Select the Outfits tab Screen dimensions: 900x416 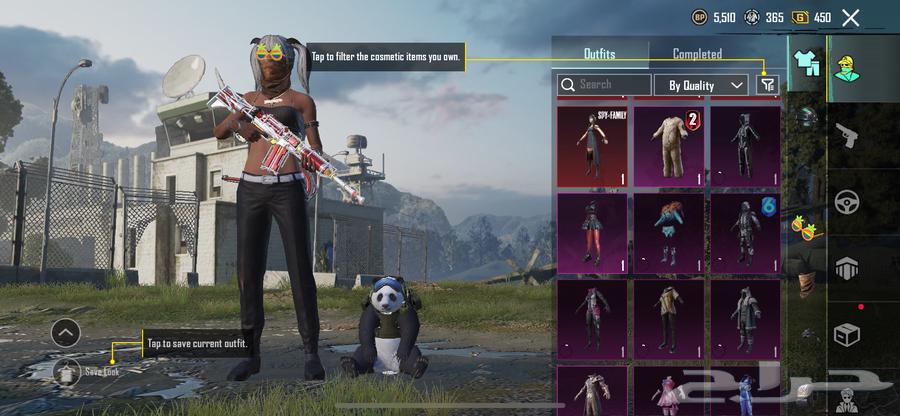pos(599,54)
